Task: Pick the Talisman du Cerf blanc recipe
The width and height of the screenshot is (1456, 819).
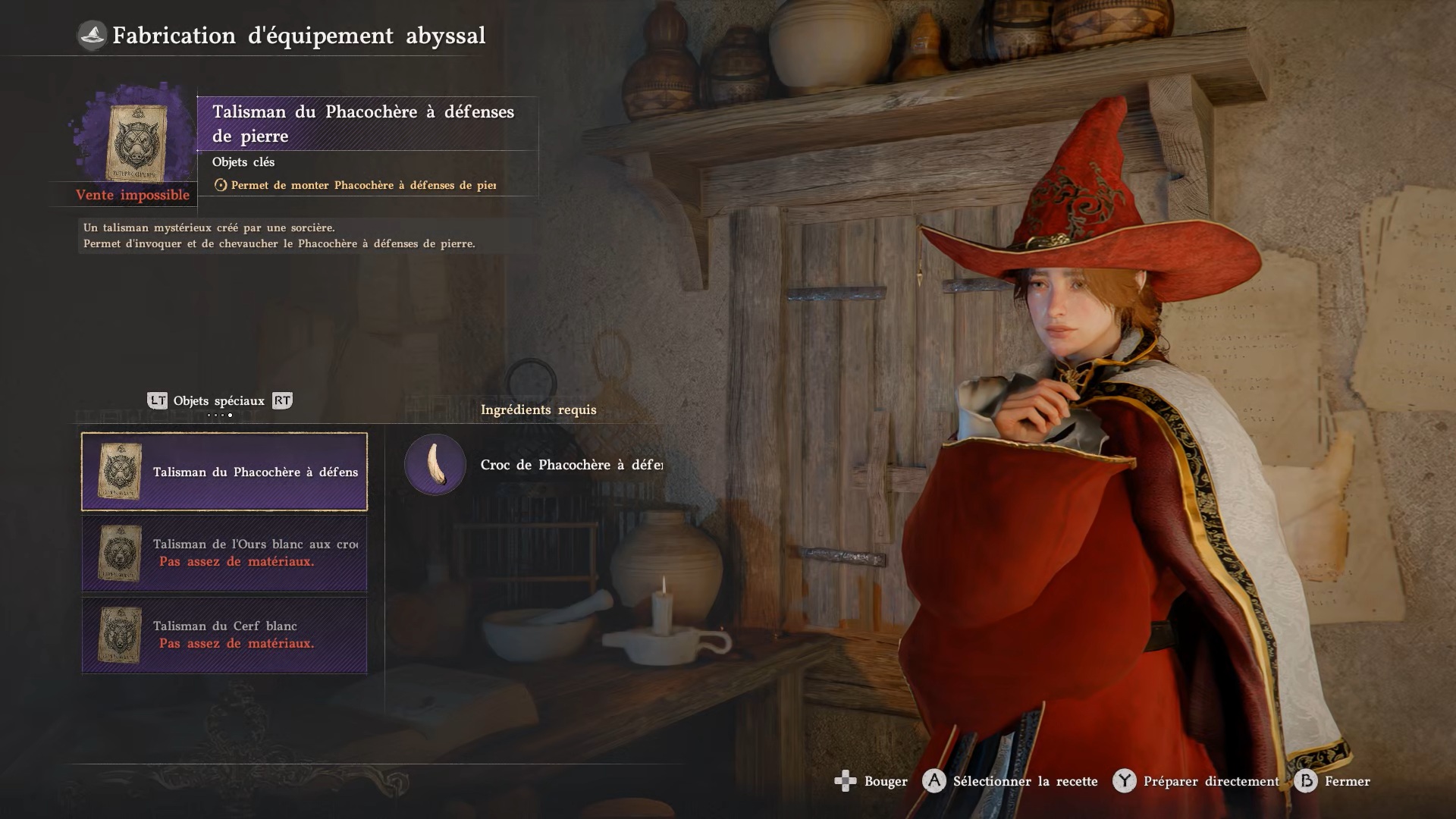Action: click(224, 635)
